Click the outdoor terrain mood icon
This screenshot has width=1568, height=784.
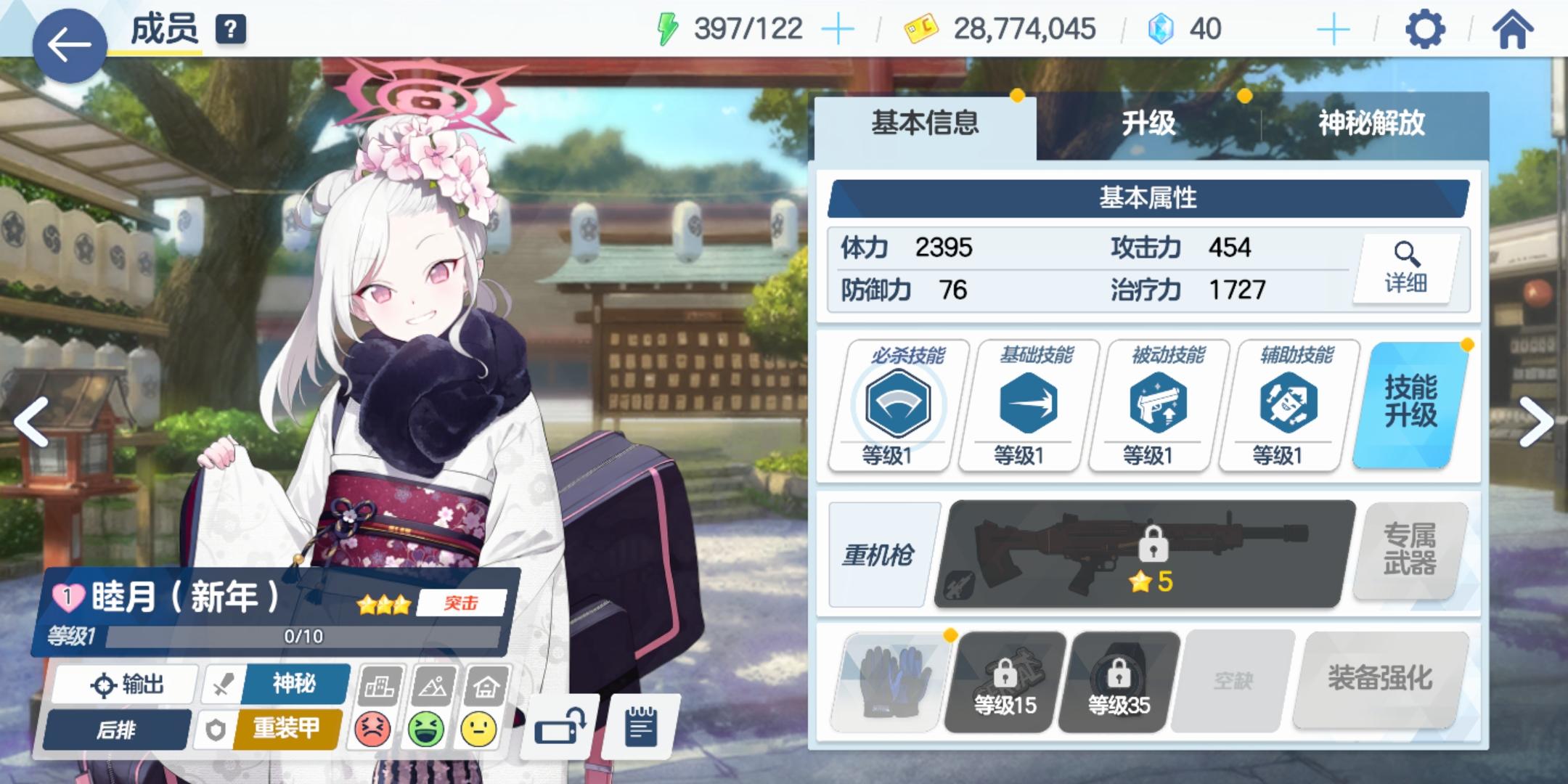pyautogui.click(x=434, y=685)
